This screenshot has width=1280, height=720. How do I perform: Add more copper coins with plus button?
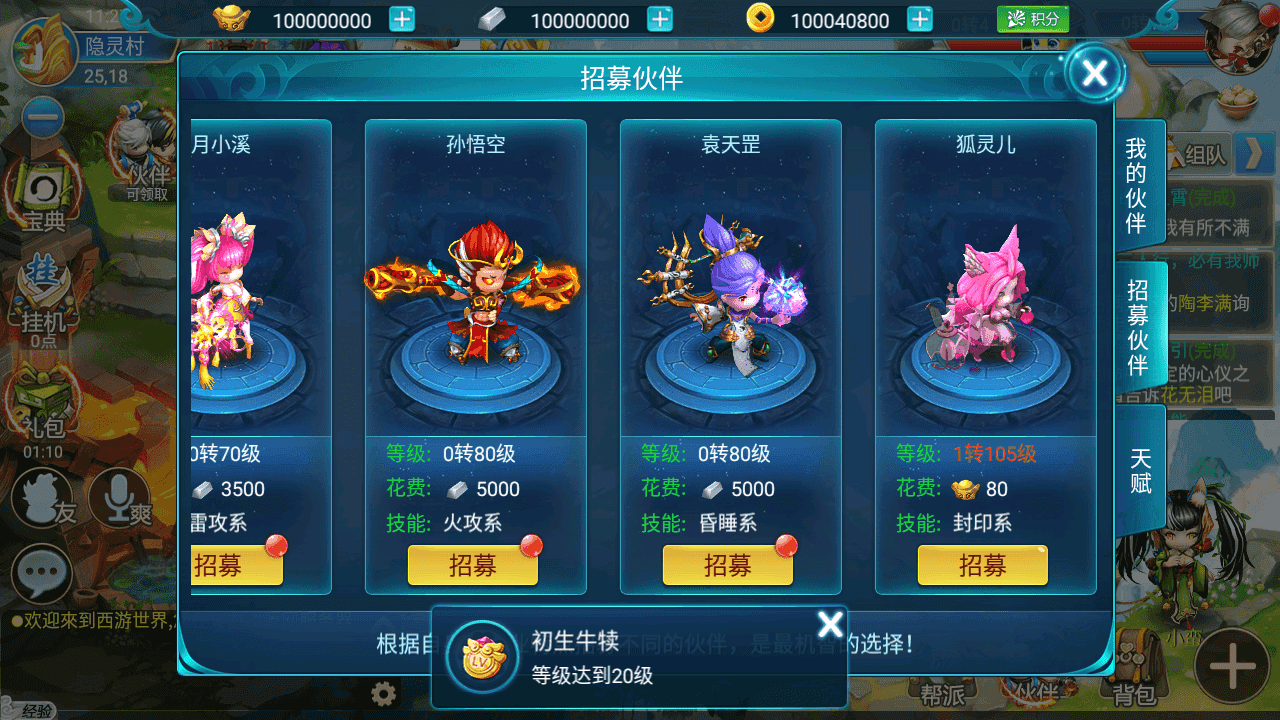(x=920, y=19)
